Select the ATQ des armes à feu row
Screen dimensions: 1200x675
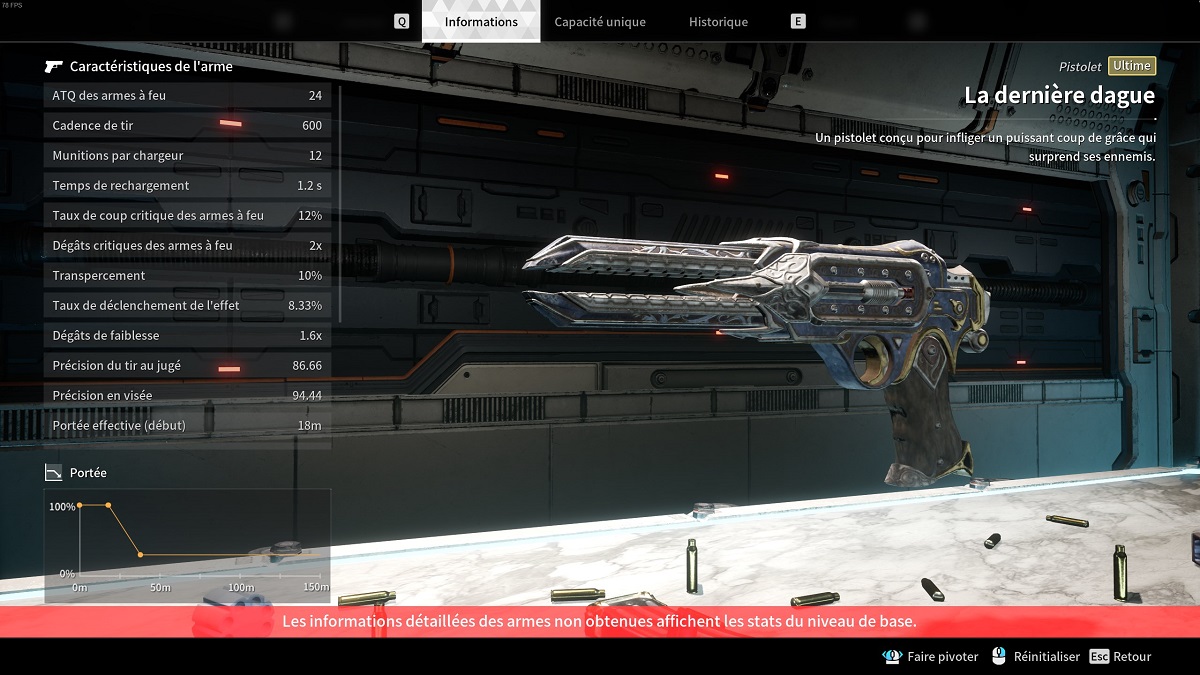pos(187,96)
